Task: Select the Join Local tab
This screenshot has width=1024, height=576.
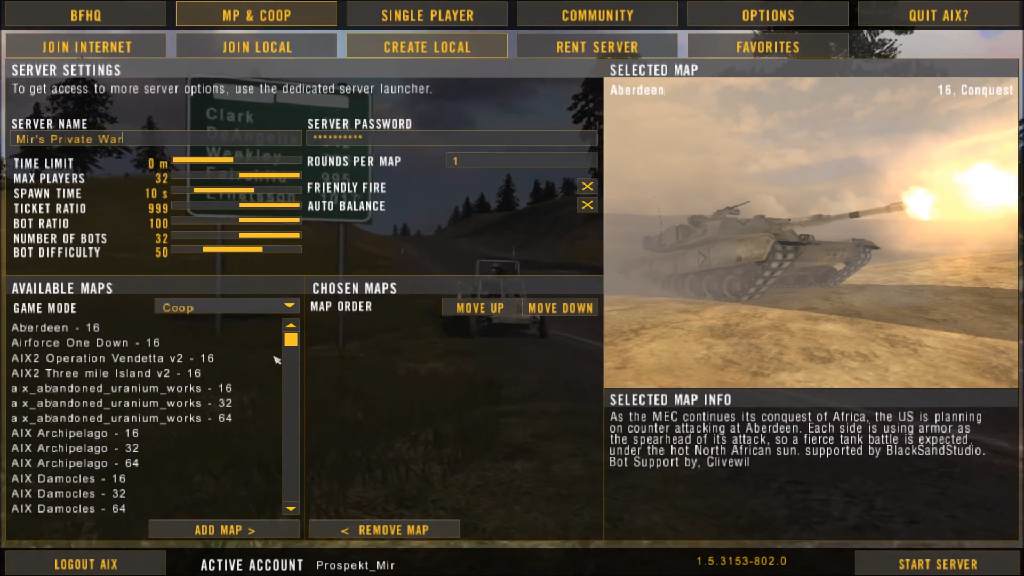Action: pos(257,47)
